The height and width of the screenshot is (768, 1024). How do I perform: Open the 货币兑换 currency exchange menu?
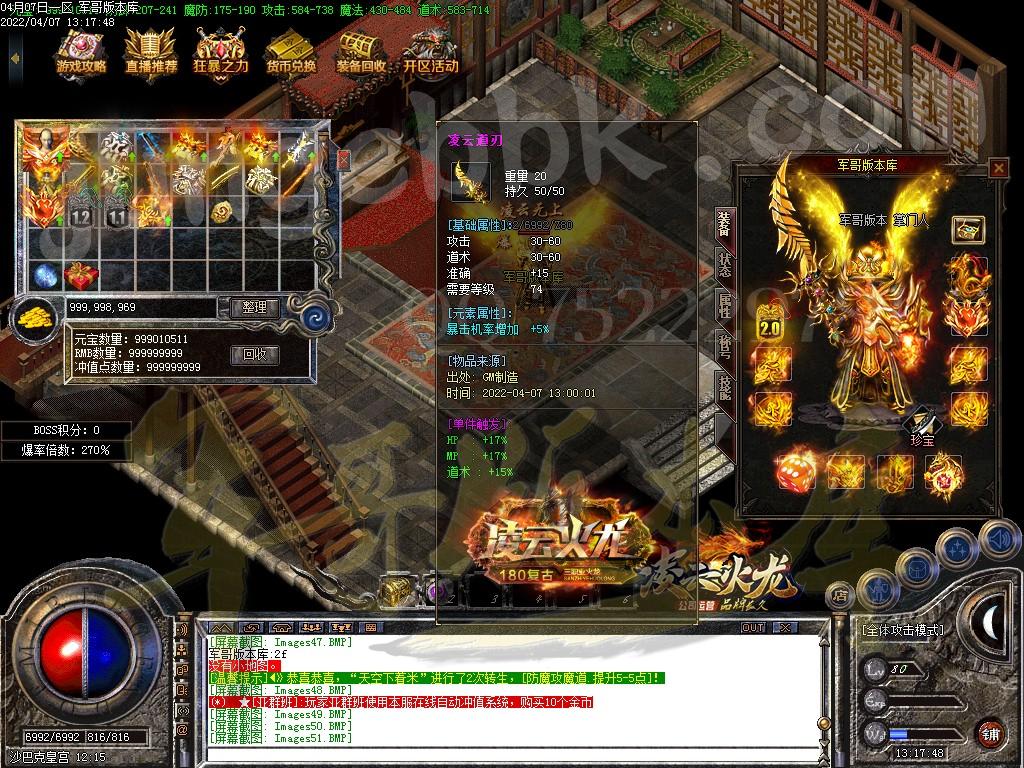(291, 52)
